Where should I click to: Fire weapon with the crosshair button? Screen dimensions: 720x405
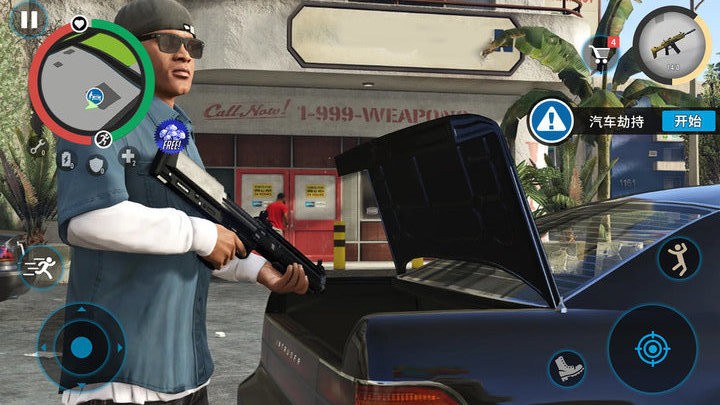652,349
